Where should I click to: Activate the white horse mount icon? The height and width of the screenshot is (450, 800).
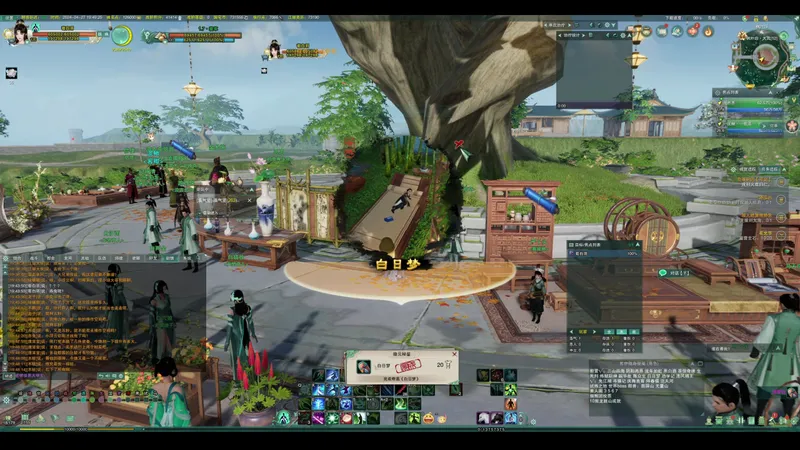482,416
